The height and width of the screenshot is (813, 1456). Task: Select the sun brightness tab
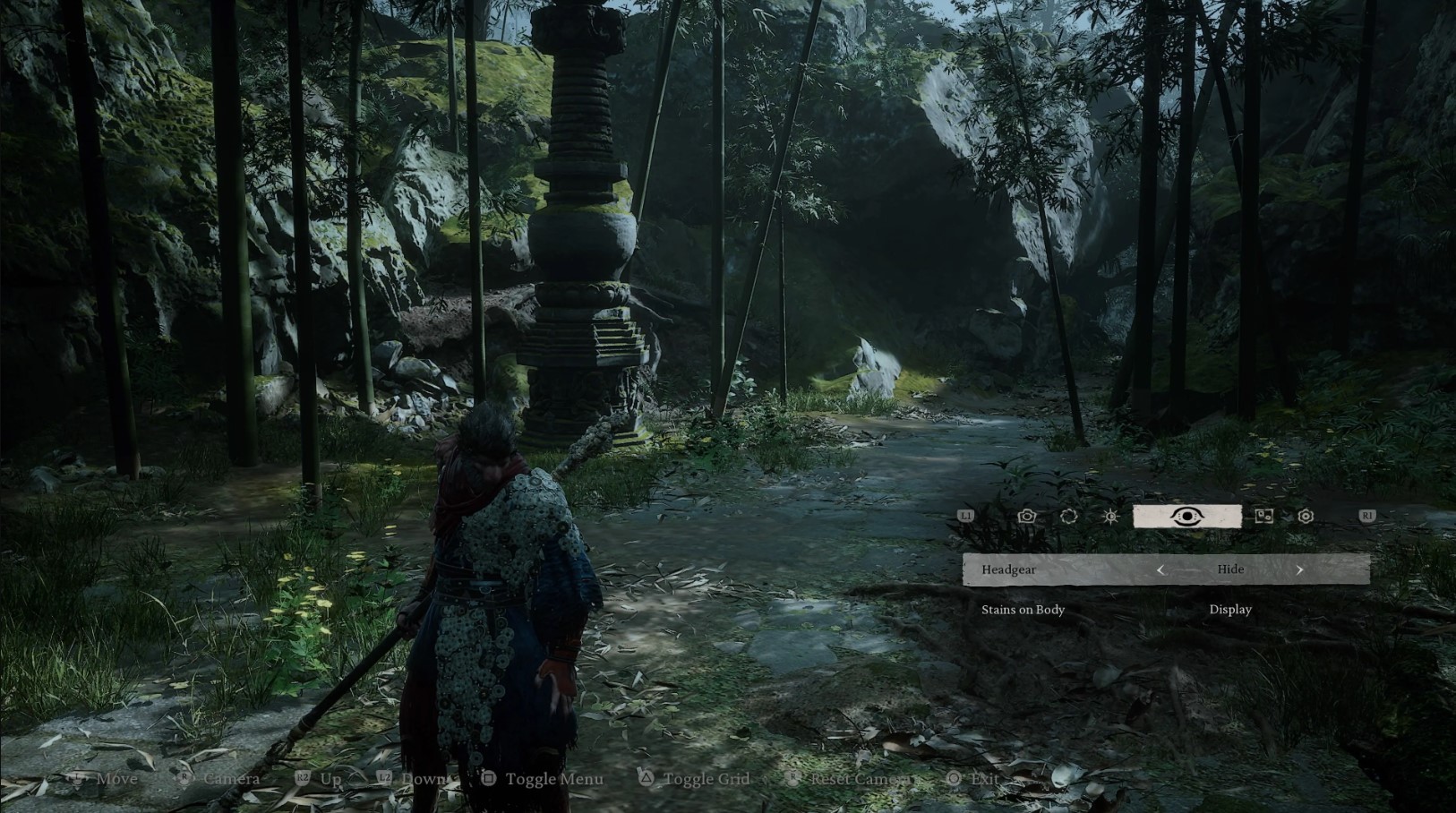(x=1110, y=517)
